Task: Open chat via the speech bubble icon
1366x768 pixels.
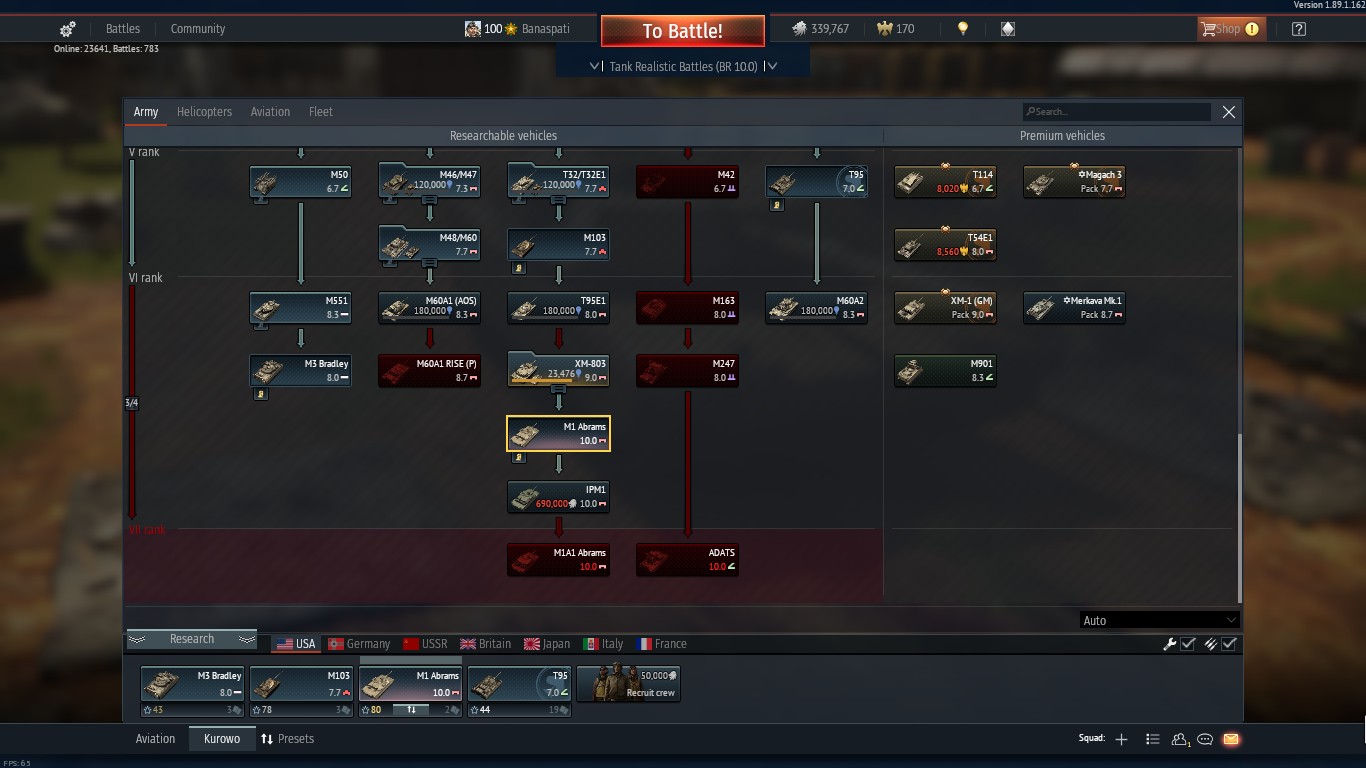Action: click(x=1206, y=739)
